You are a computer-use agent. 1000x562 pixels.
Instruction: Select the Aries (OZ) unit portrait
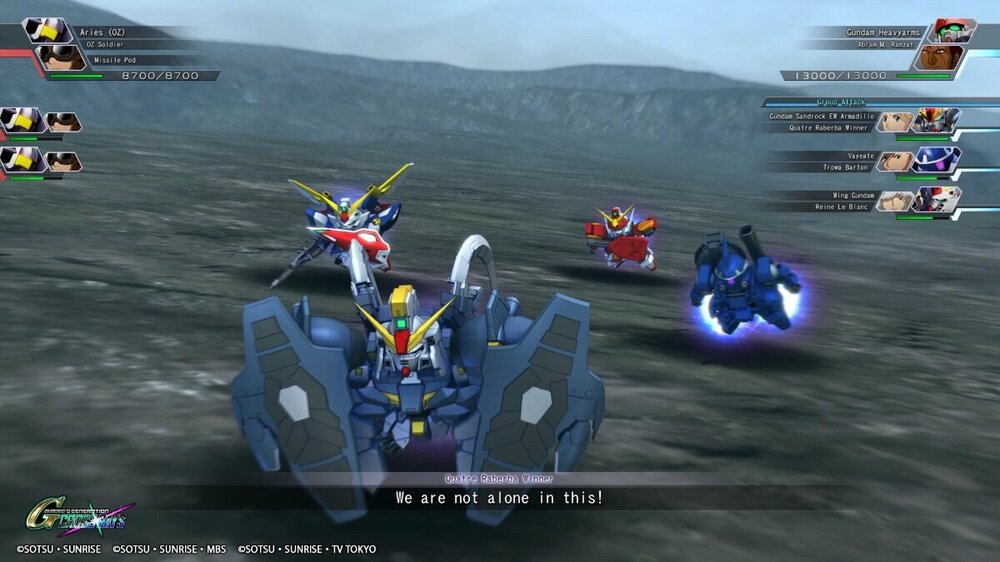[x=47, y=31]
